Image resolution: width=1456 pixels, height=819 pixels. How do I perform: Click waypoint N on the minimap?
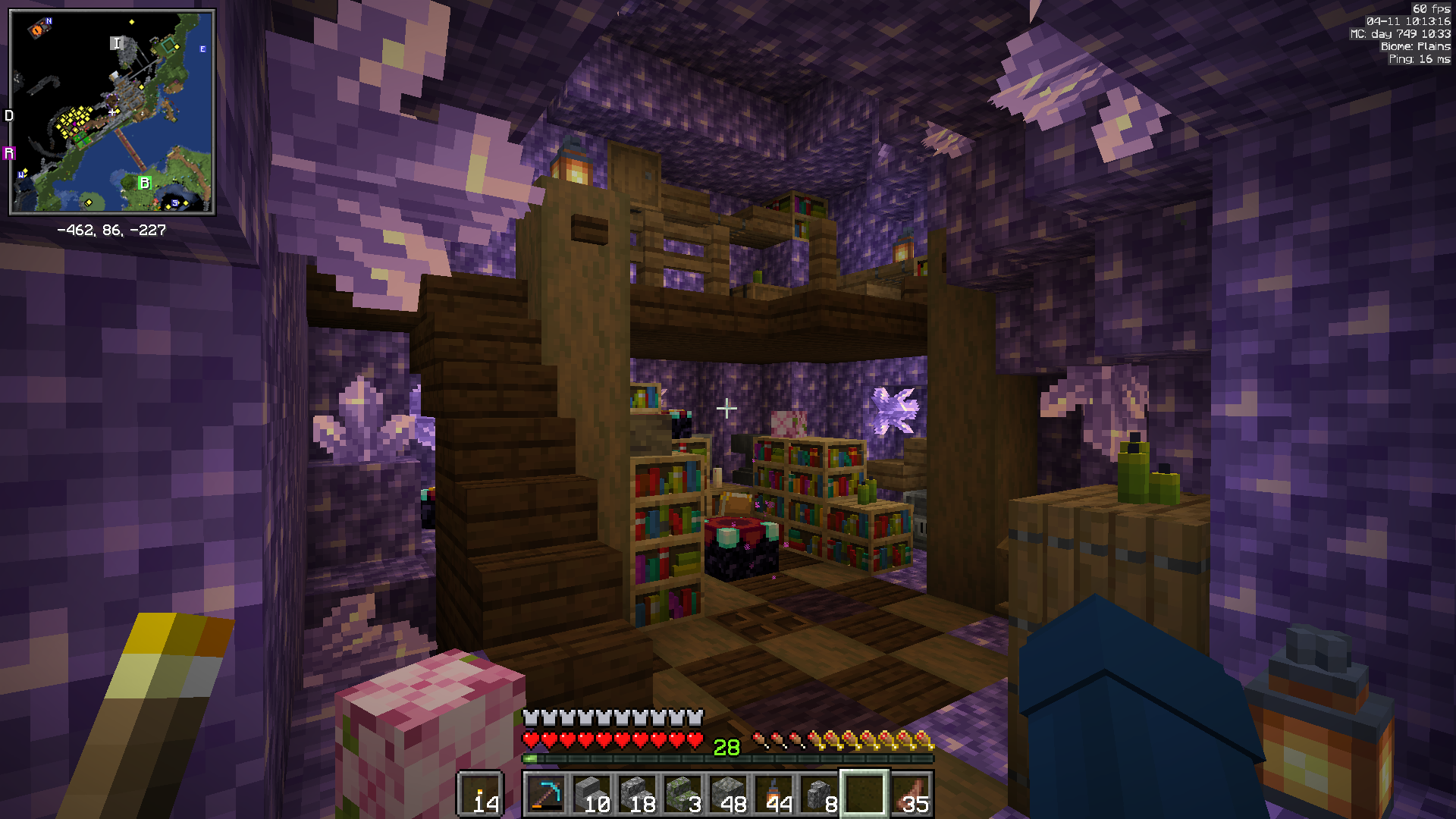(49, 21)
